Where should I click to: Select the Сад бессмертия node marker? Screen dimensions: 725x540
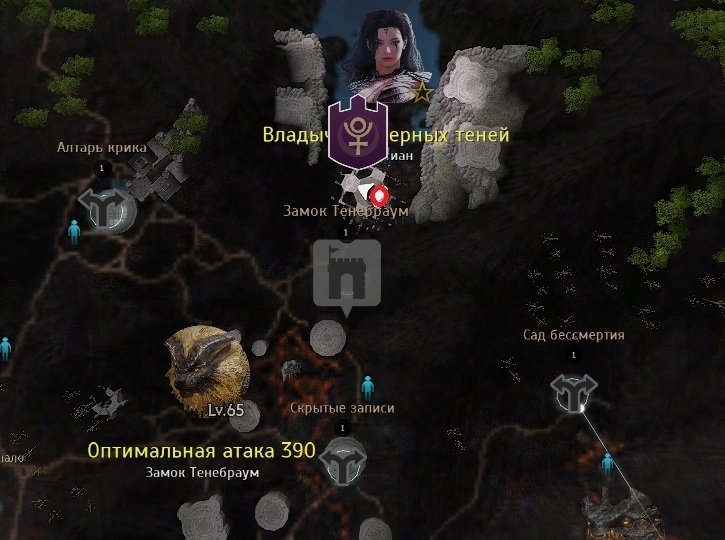(575, 394)
